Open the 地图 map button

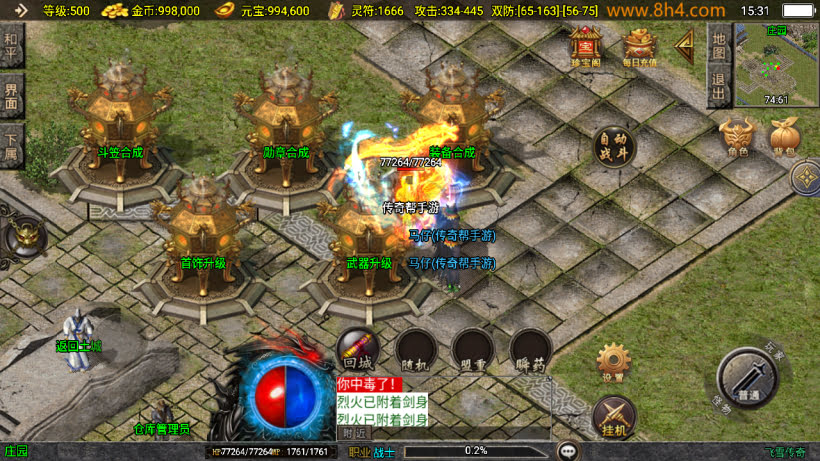tap(718, 46)
